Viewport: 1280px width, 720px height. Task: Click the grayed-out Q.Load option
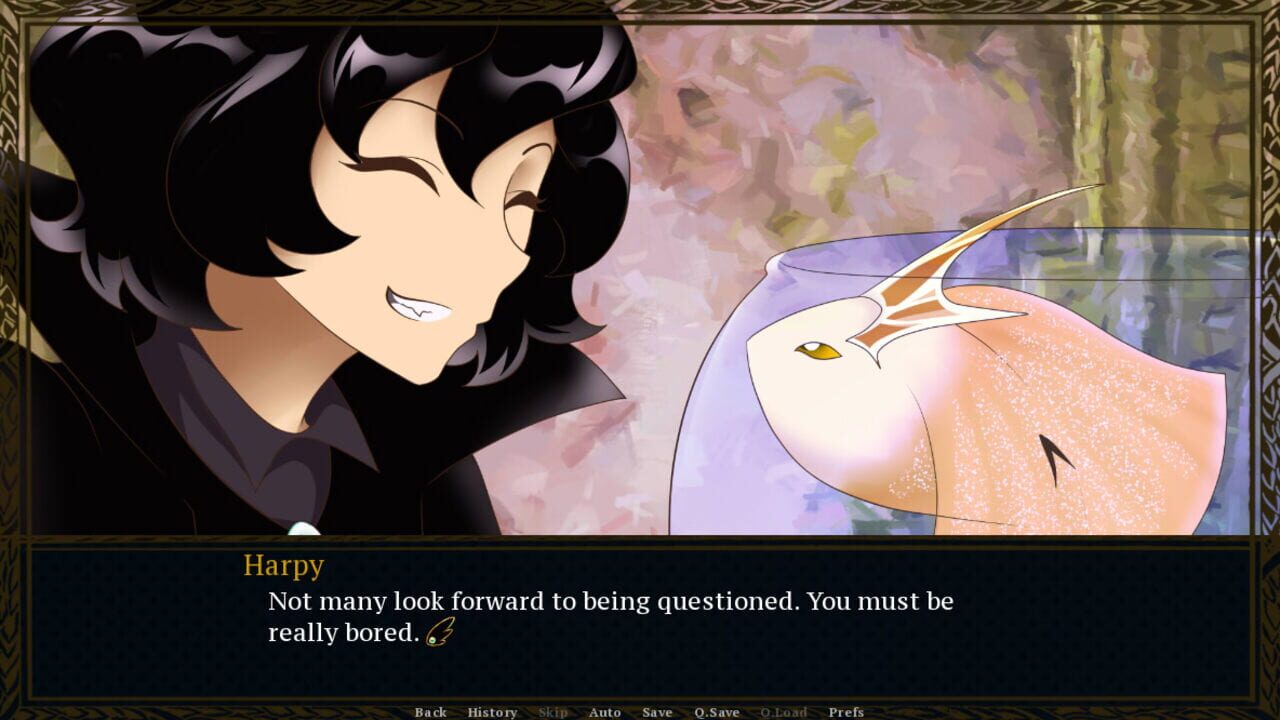(x=784, y=712)
